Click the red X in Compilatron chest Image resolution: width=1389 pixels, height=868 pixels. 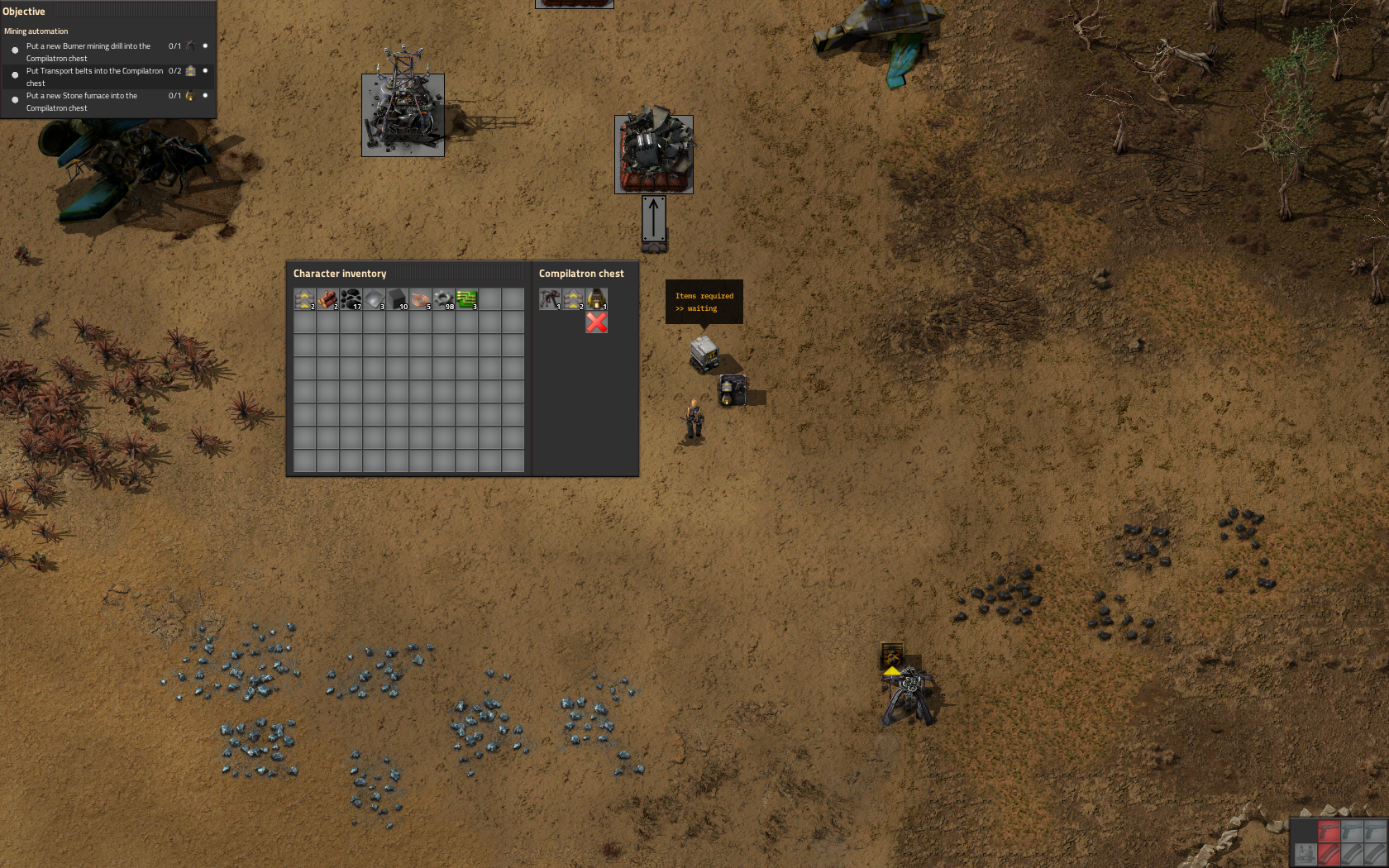[596, 322]
